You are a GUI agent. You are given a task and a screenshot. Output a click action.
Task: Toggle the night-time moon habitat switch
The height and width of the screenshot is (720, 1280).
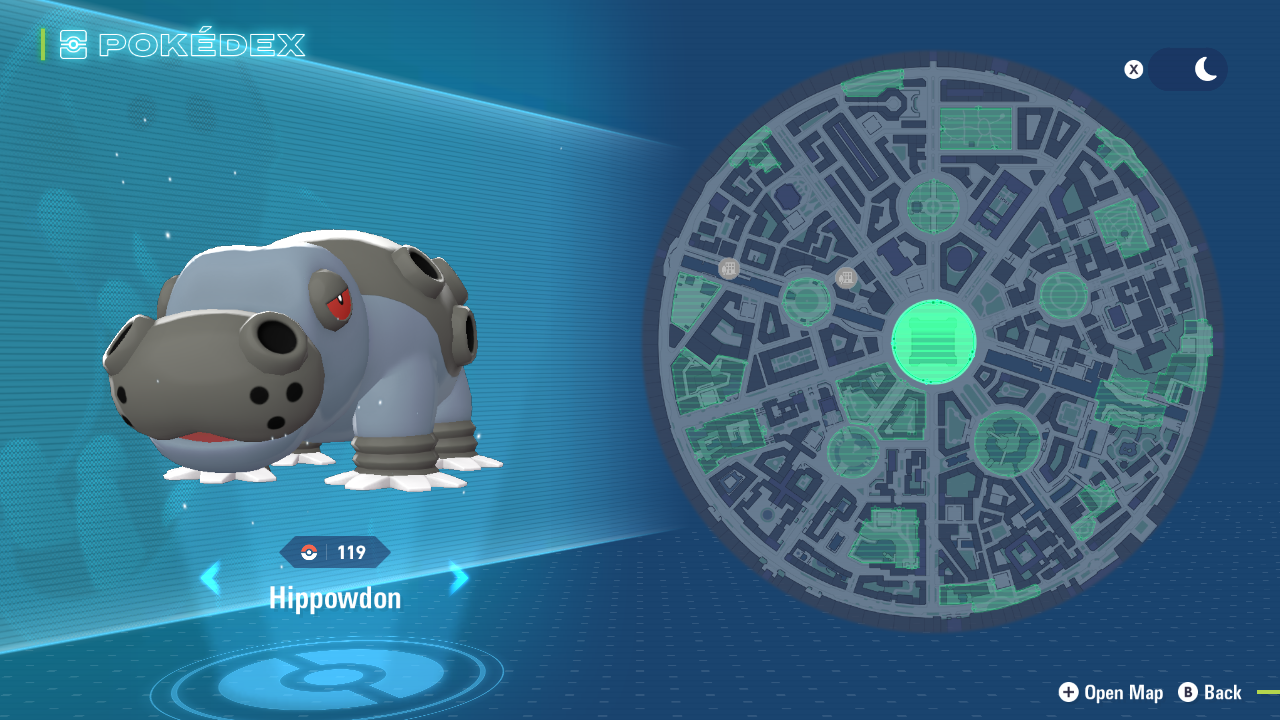point(1187,70)
